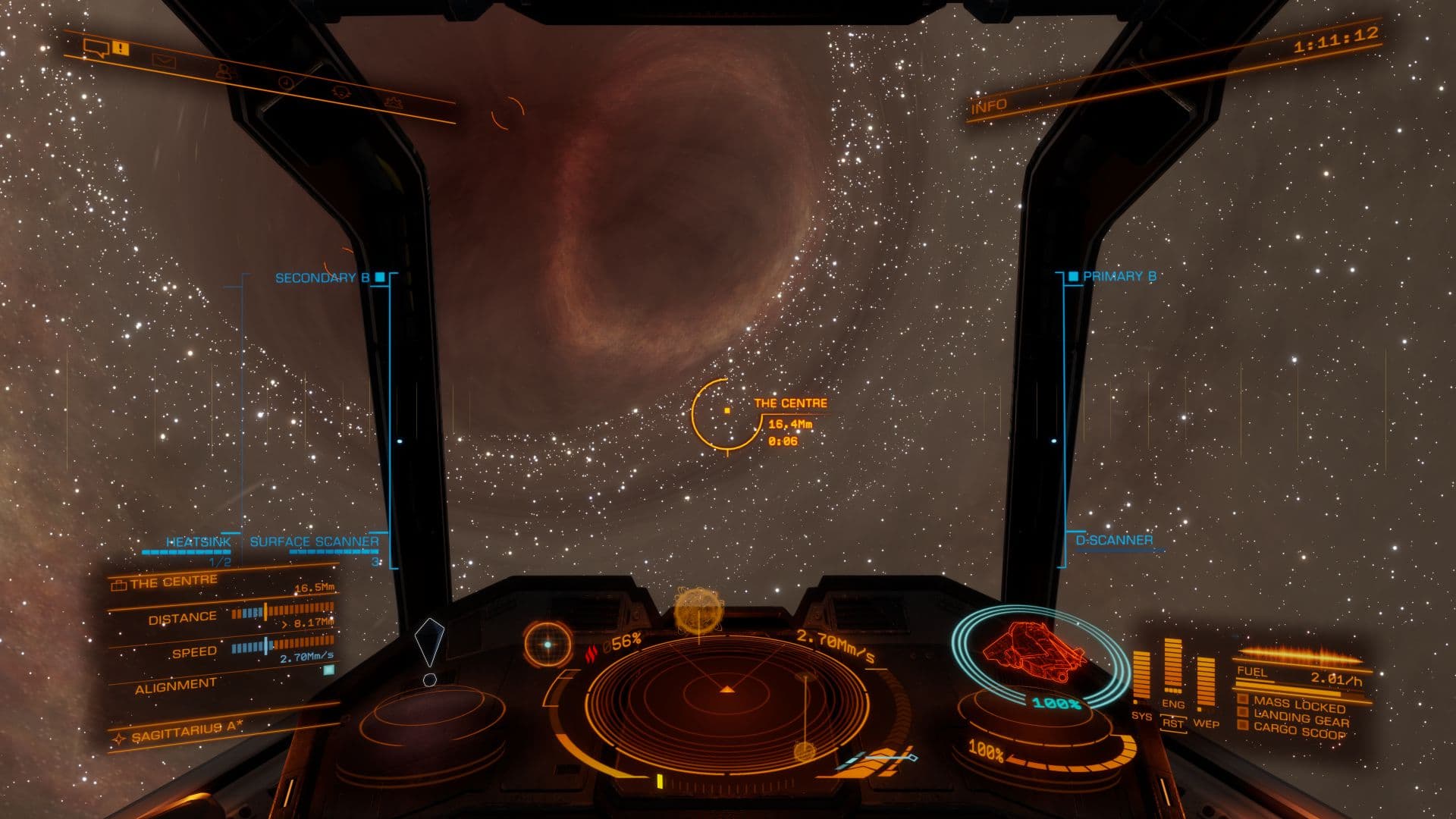Activate the D-Scanner label
This screenshot has height=819, width=1456.
coord(1114,541)
